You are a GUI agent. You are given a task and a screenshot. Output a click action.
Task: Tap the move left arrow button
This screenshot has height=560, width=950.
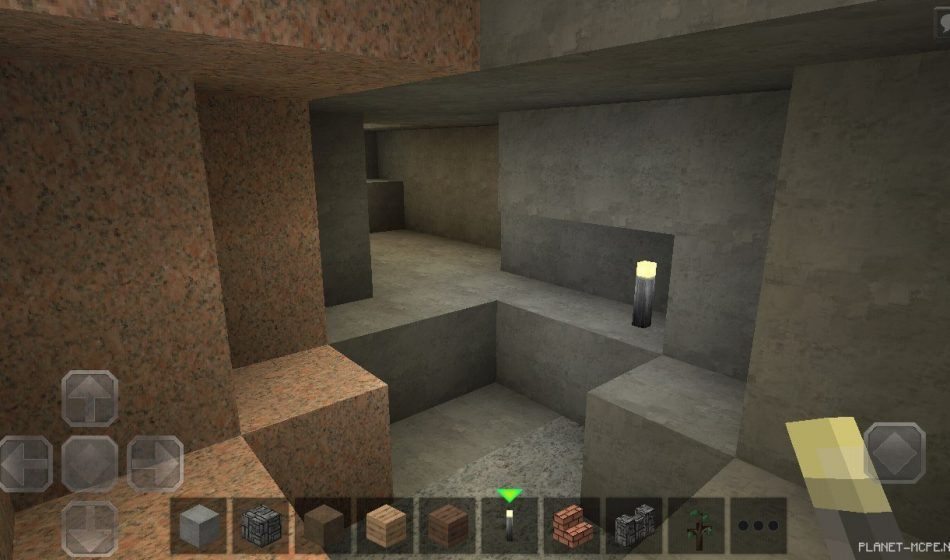click(25, 463)
